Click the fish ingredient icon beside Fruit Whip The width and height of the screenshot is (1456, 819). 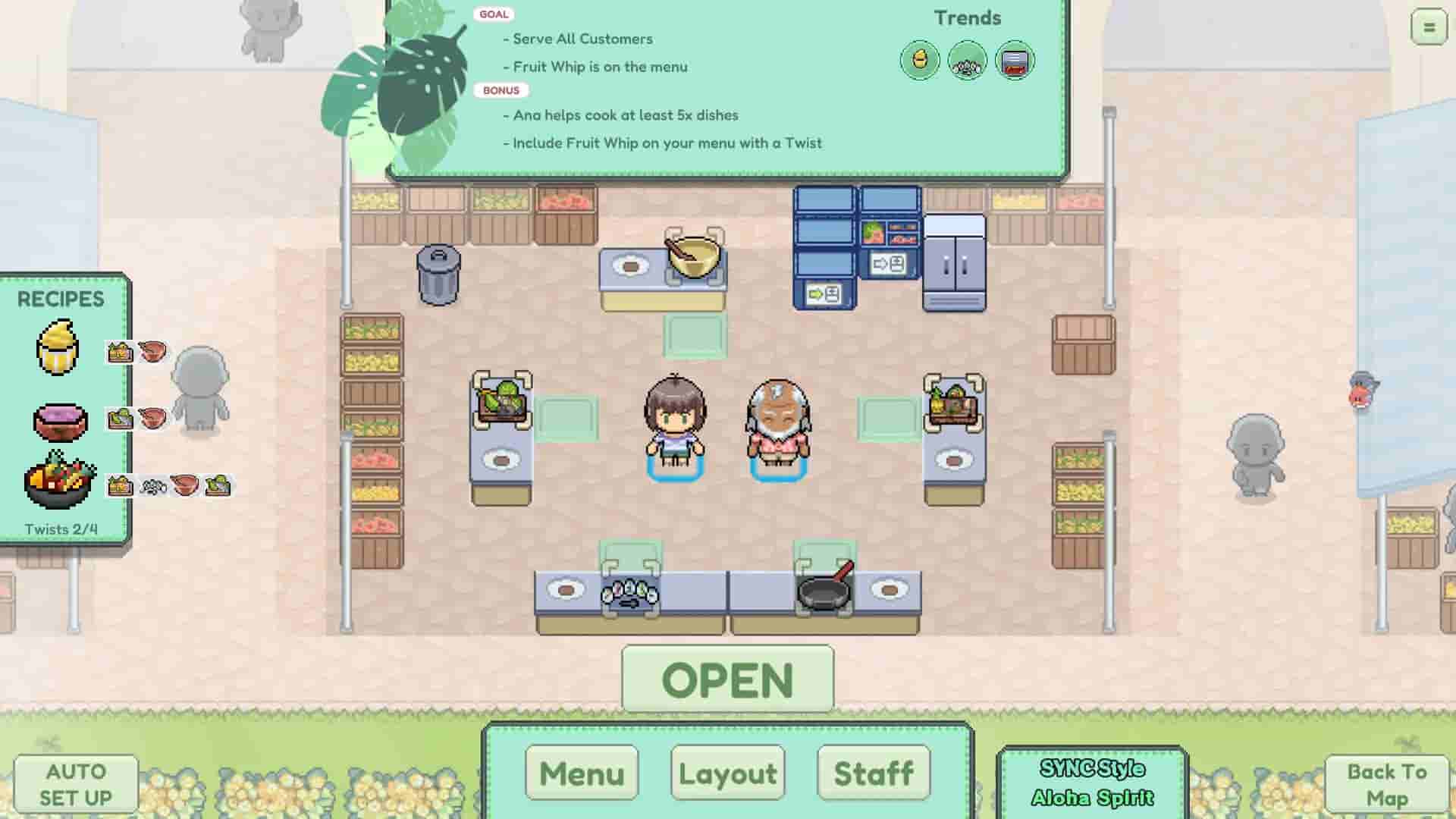pos(155,351)
